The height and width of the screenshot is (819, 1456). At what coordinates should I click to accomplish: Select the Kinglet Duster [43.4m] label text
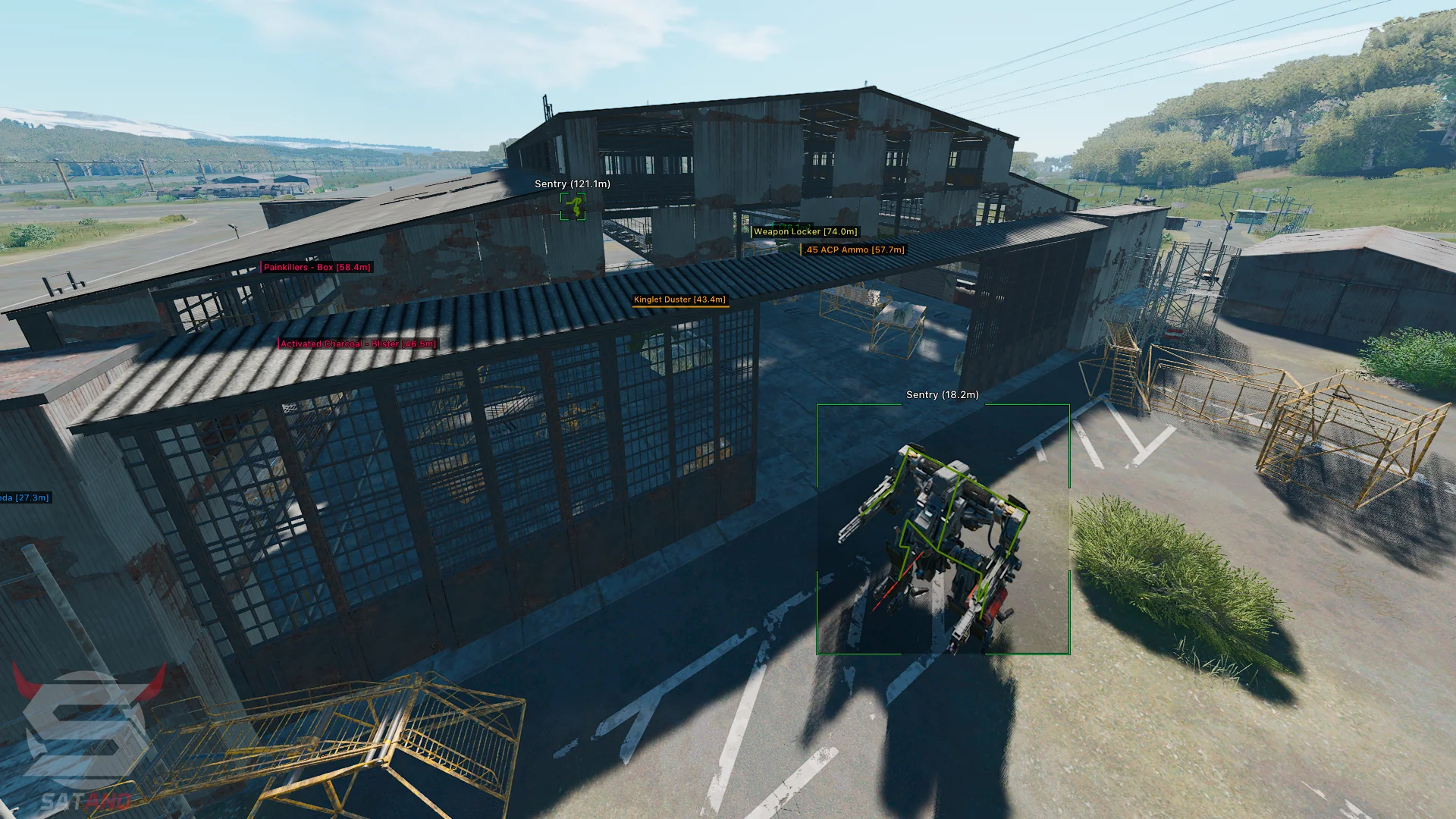tap(680, 300)
